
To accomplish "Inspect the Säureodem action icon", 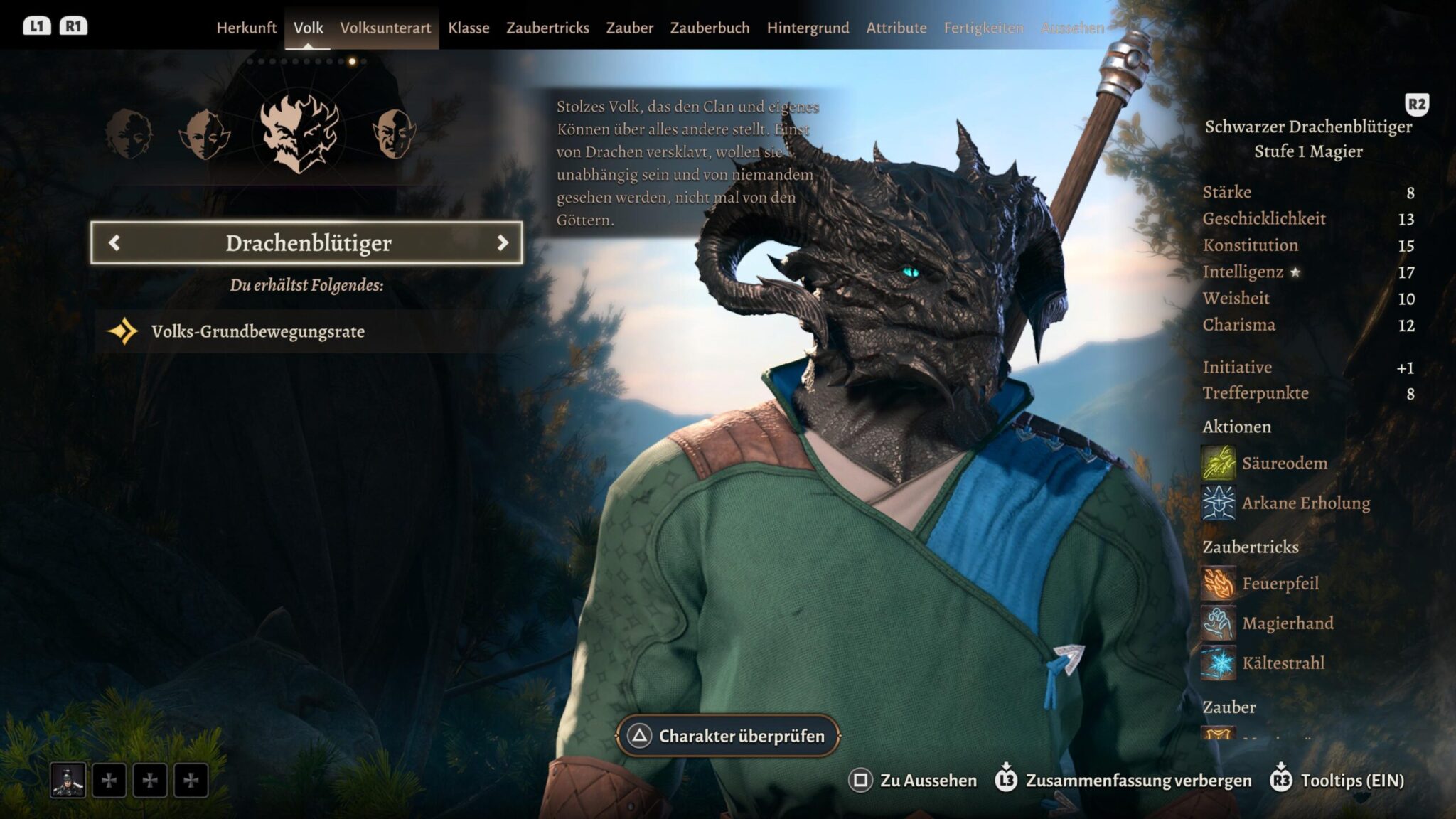I will coord(1218,463).
